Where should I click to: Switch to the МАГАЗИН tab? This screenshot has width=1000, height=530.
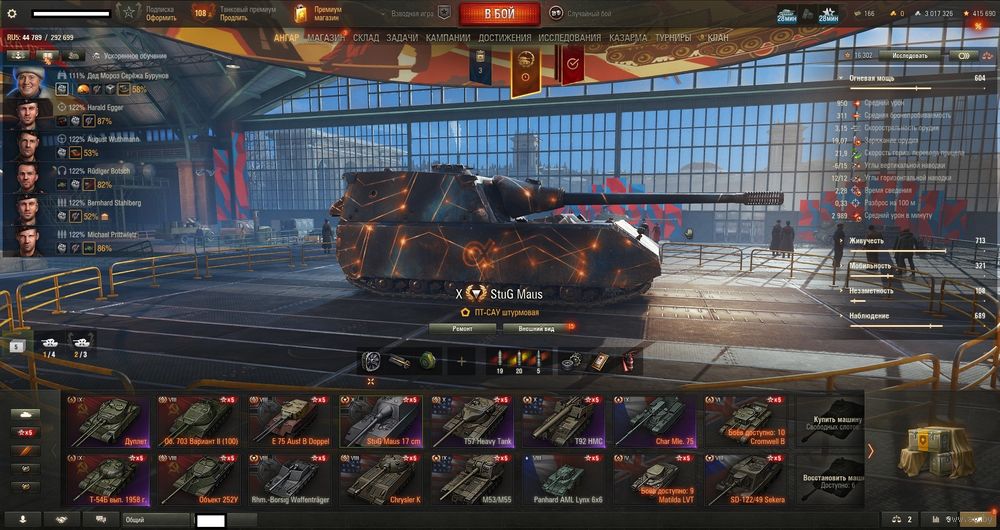[326, 38]
